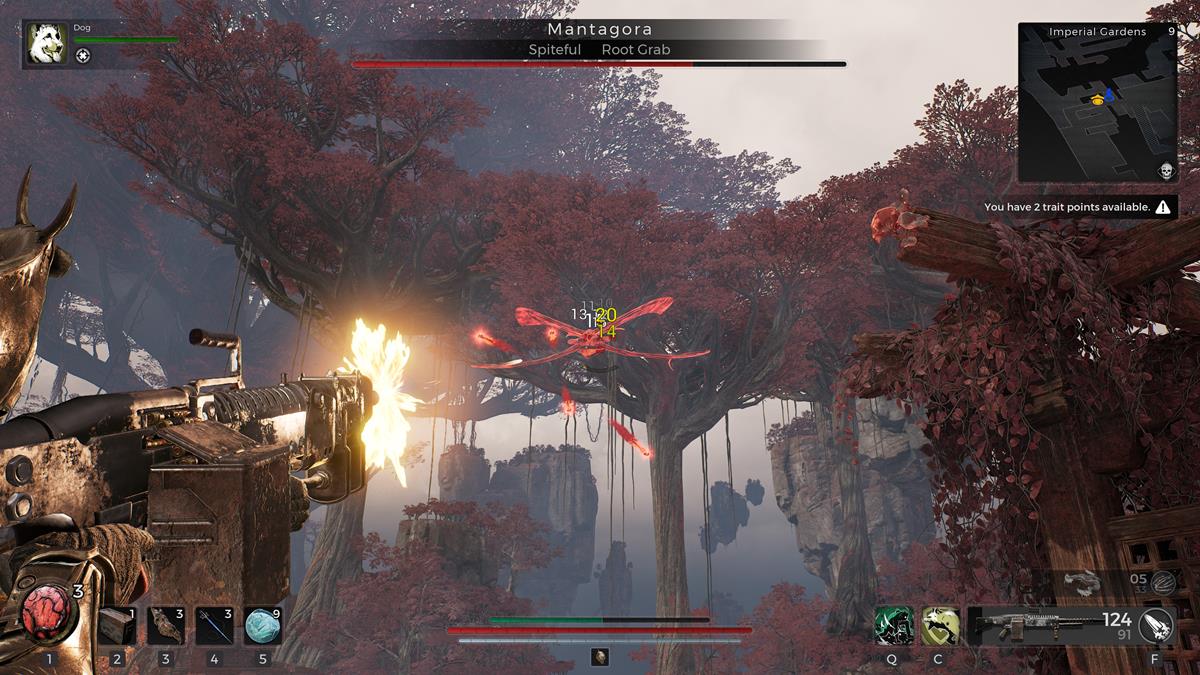The image size is (1200, 675).
Task: Use the ammo box consumable slot
Action: point(118,625)
